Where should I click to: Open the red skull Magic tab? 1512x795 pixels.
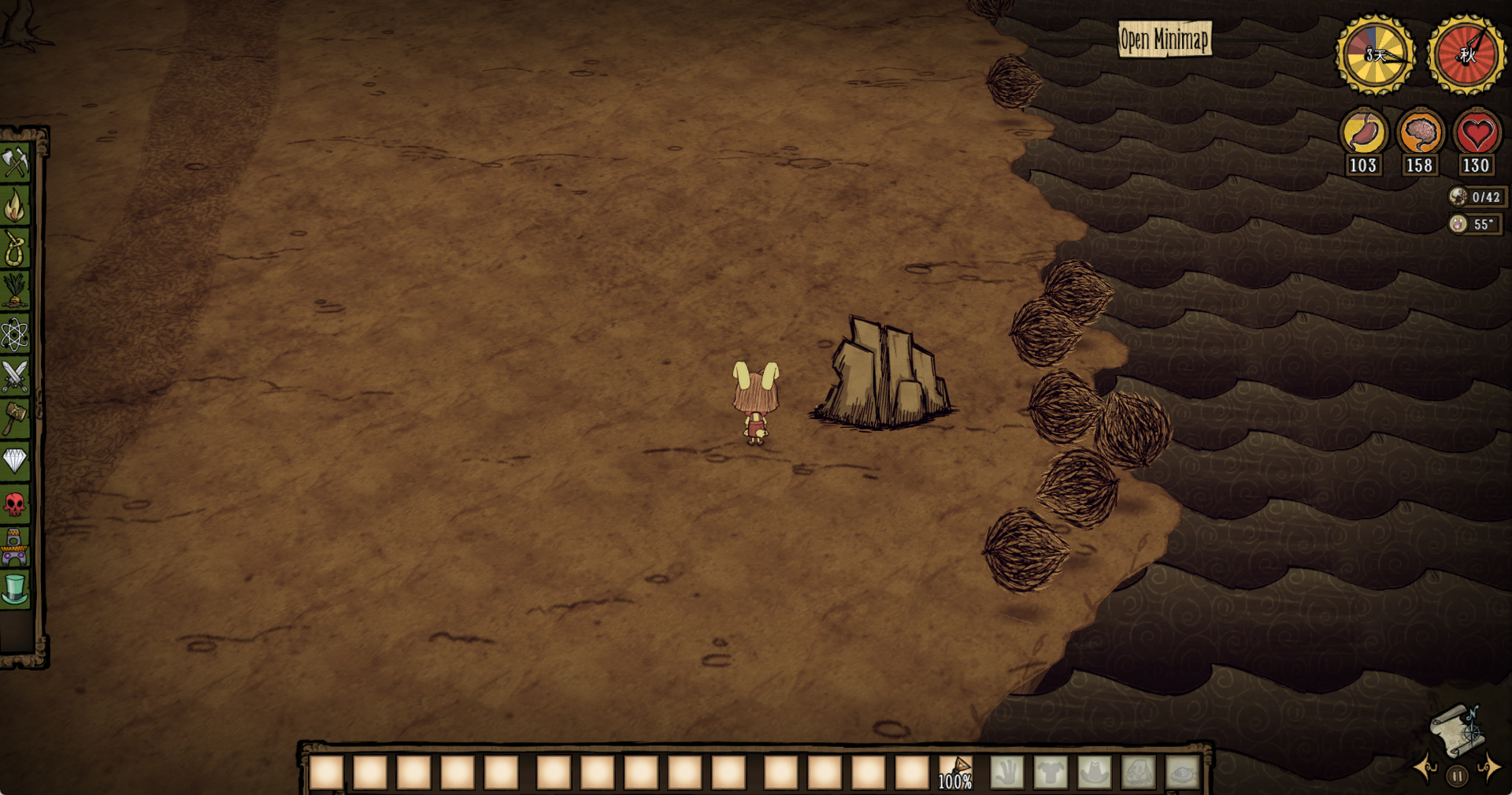(x=15, y=503)
